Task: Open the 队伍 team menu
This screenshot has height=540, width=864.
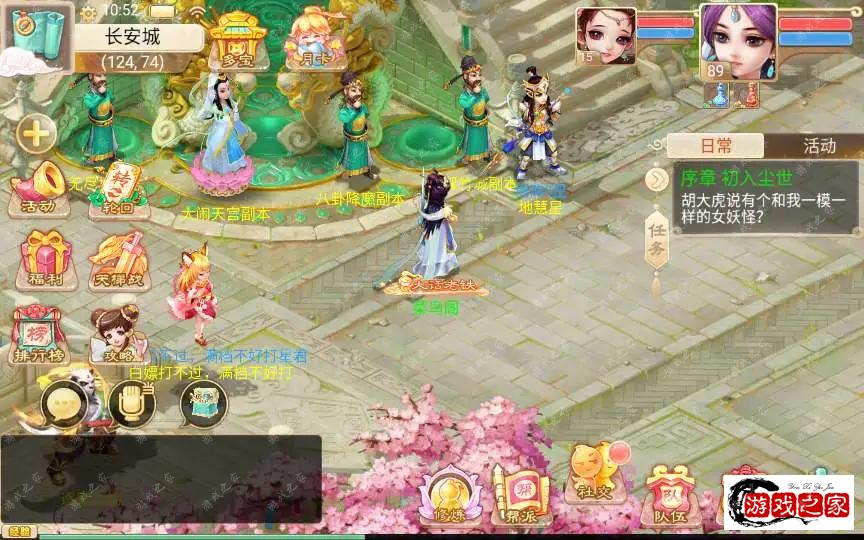Action: 666,496
